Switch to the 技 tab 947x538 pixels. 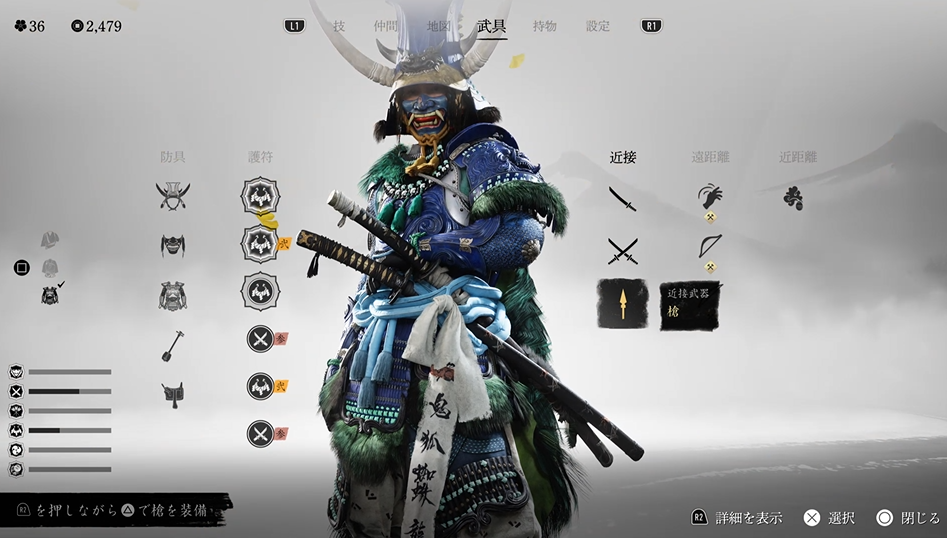[339, 26]
